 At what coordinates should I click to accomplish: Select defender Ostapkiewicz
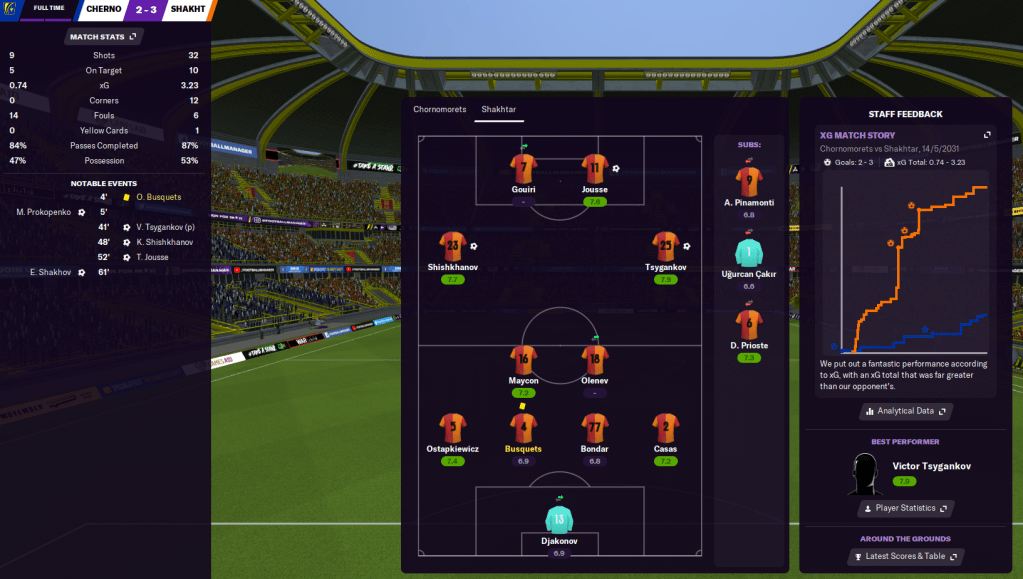453,428
